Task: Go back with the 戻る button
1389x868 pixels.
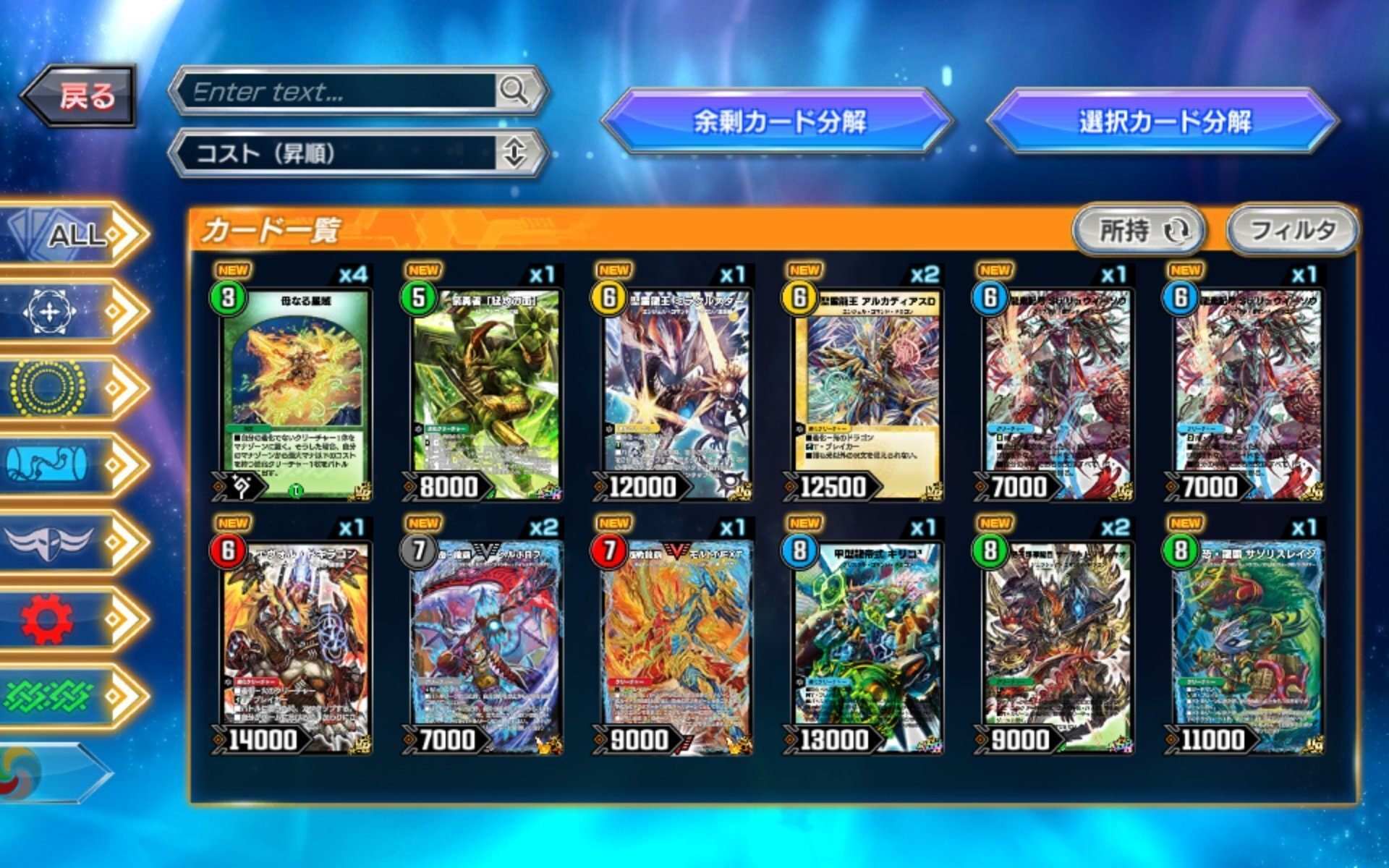Action: 80,95
